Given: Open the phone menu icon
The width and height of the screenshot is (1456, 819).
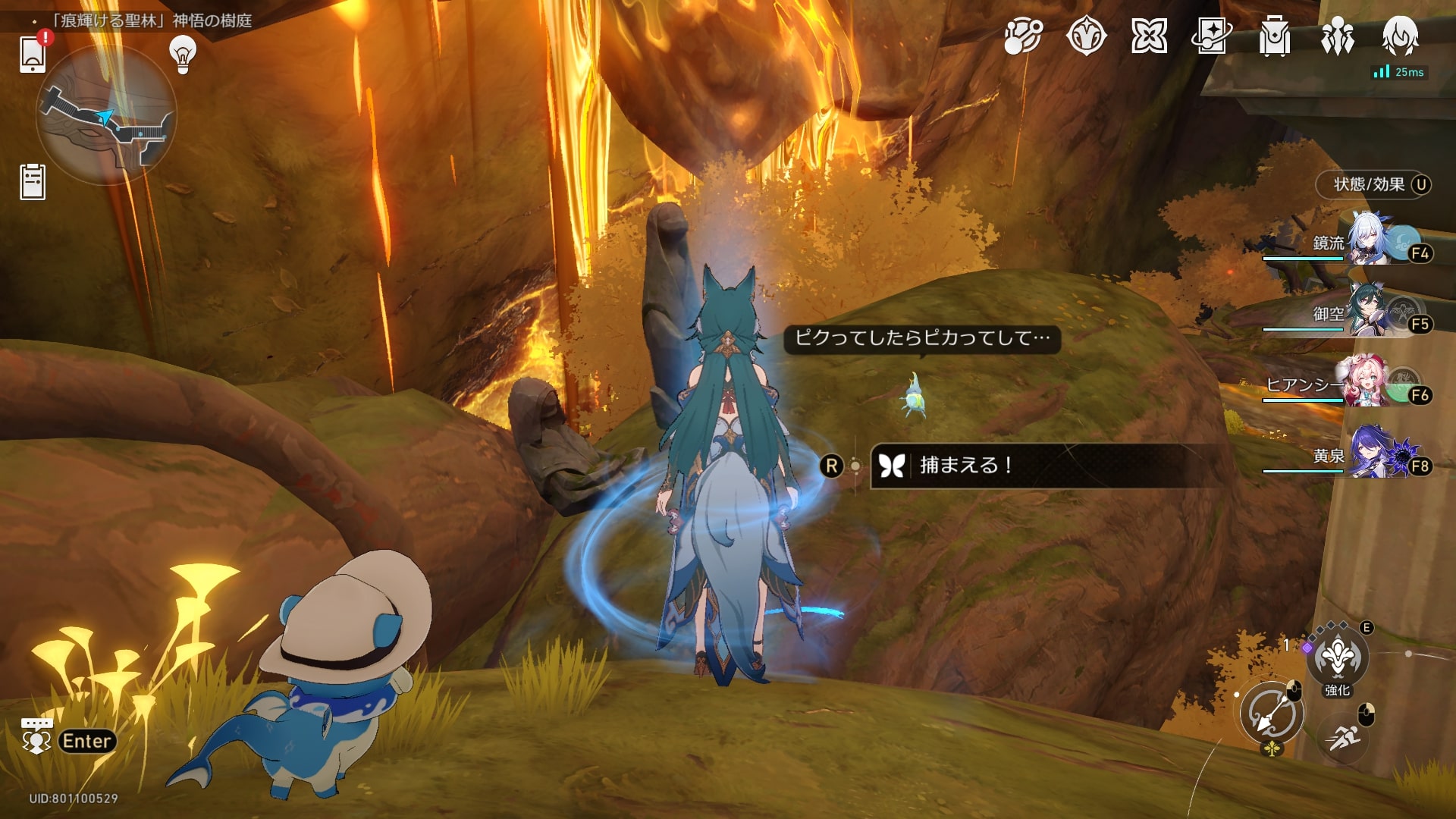Looking at the screenshot, I should [x=33, y=53].
